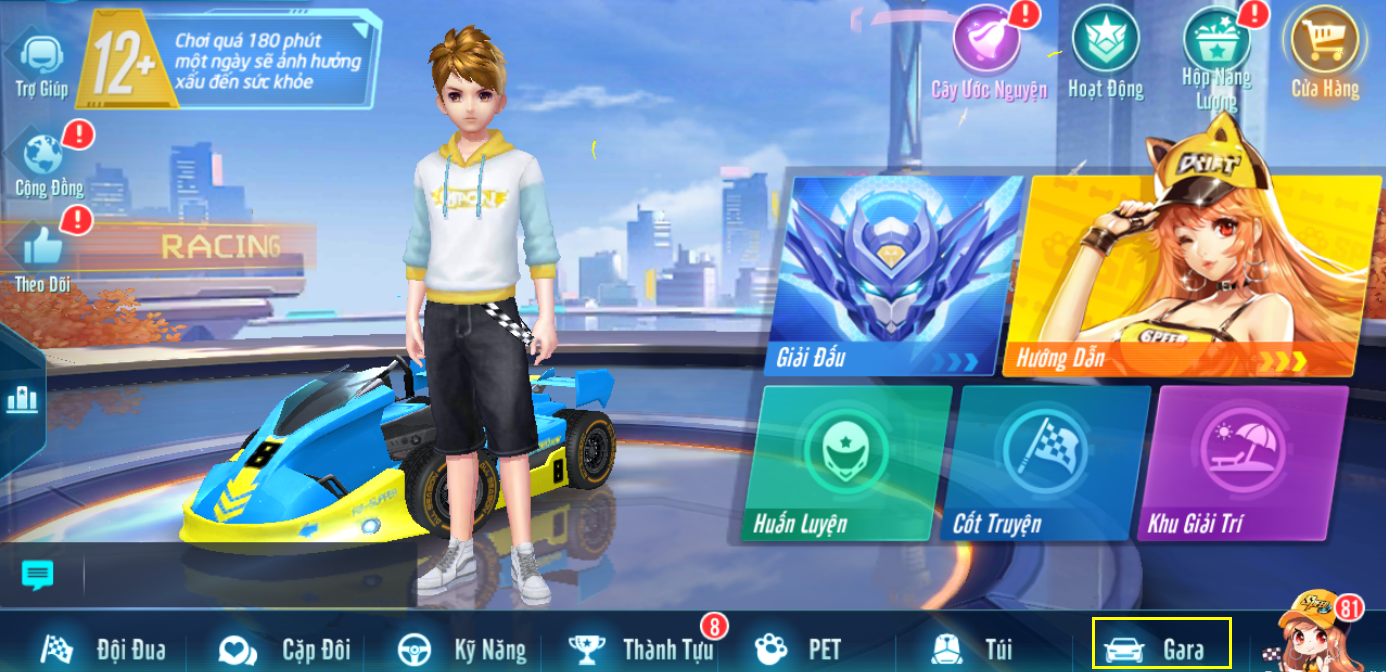
Task: Select the Giải Đấu tournament tile
Action: 890,275
